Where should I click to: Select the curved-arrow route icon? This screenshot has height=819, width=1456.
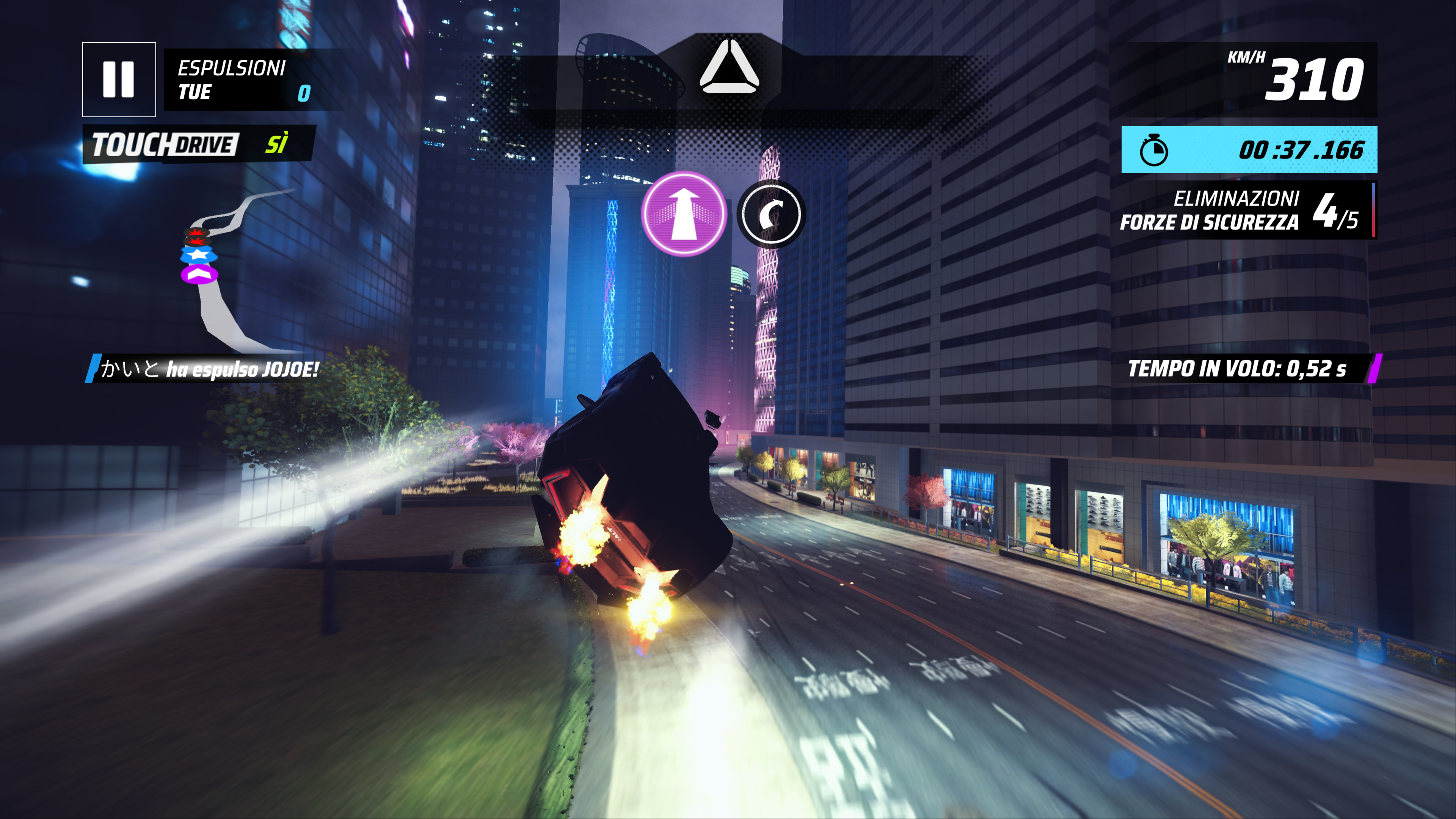771,214
